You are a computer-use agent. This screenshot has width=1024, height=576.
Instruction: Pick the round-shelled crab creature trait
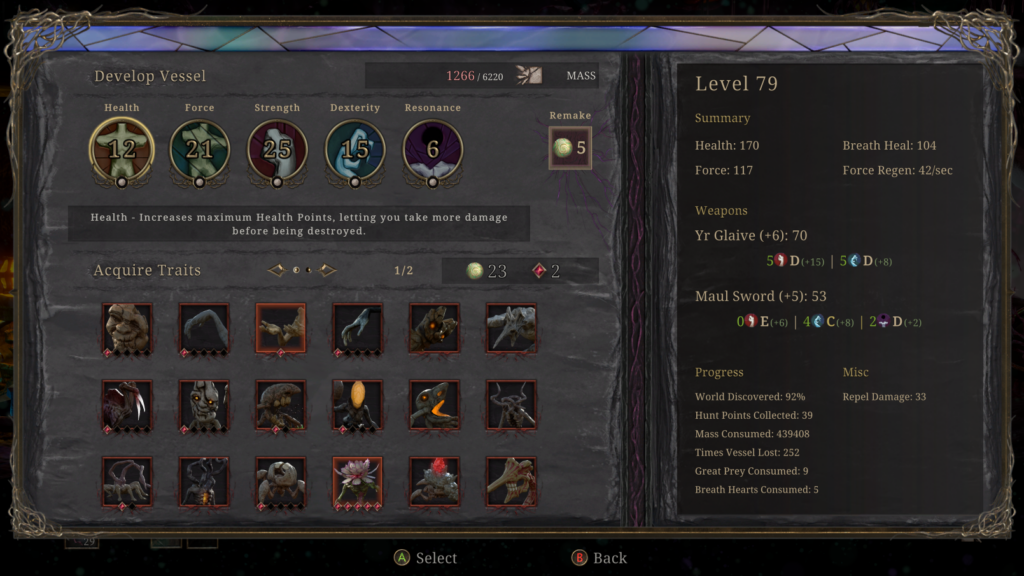(281, 481)
